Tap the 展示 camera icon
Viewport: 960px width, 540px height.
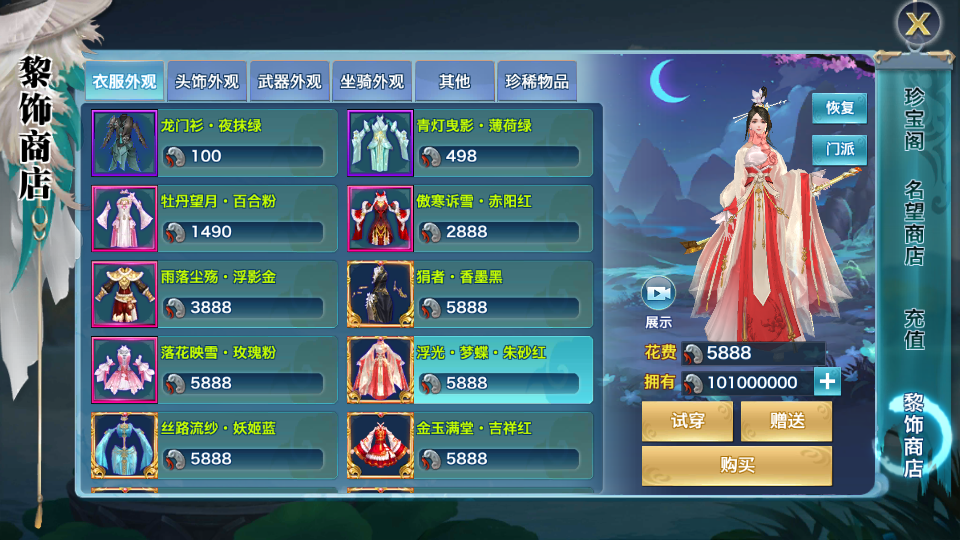click(658, 293)
